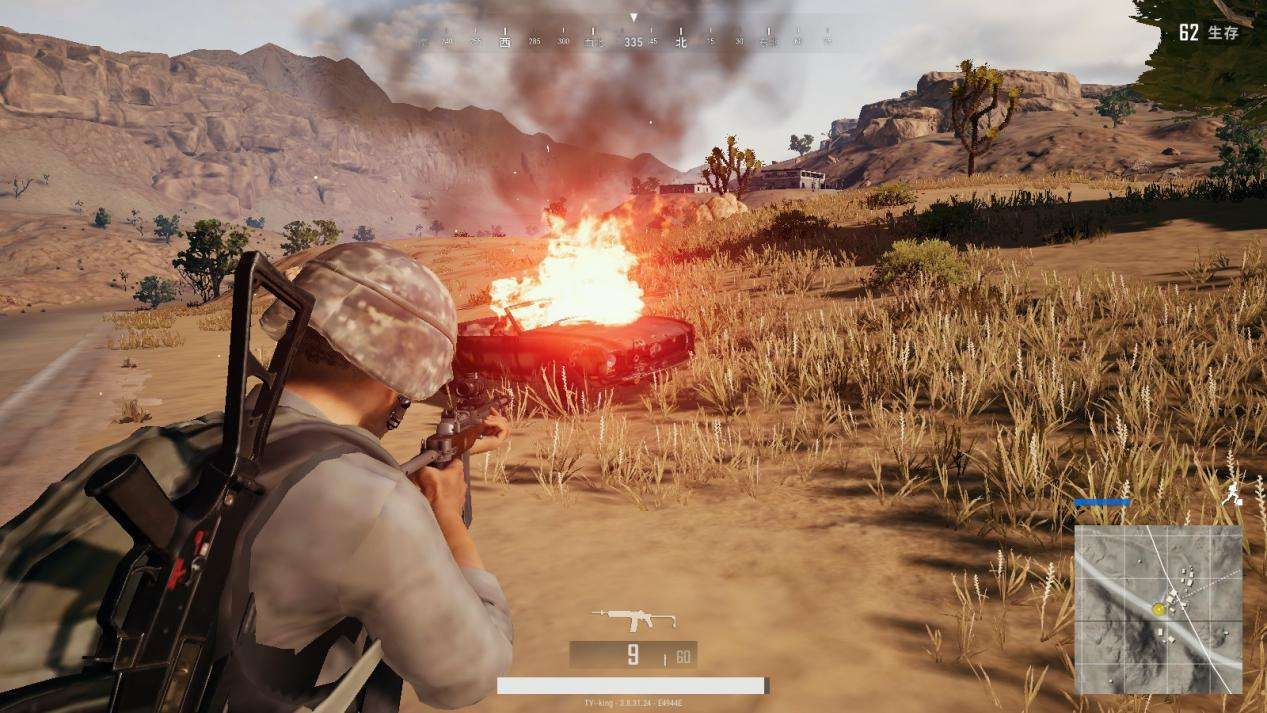The width and height of the screenshot is (1267, 713).
Task: Open the minimap in the corner
Action: point(1158,609)
